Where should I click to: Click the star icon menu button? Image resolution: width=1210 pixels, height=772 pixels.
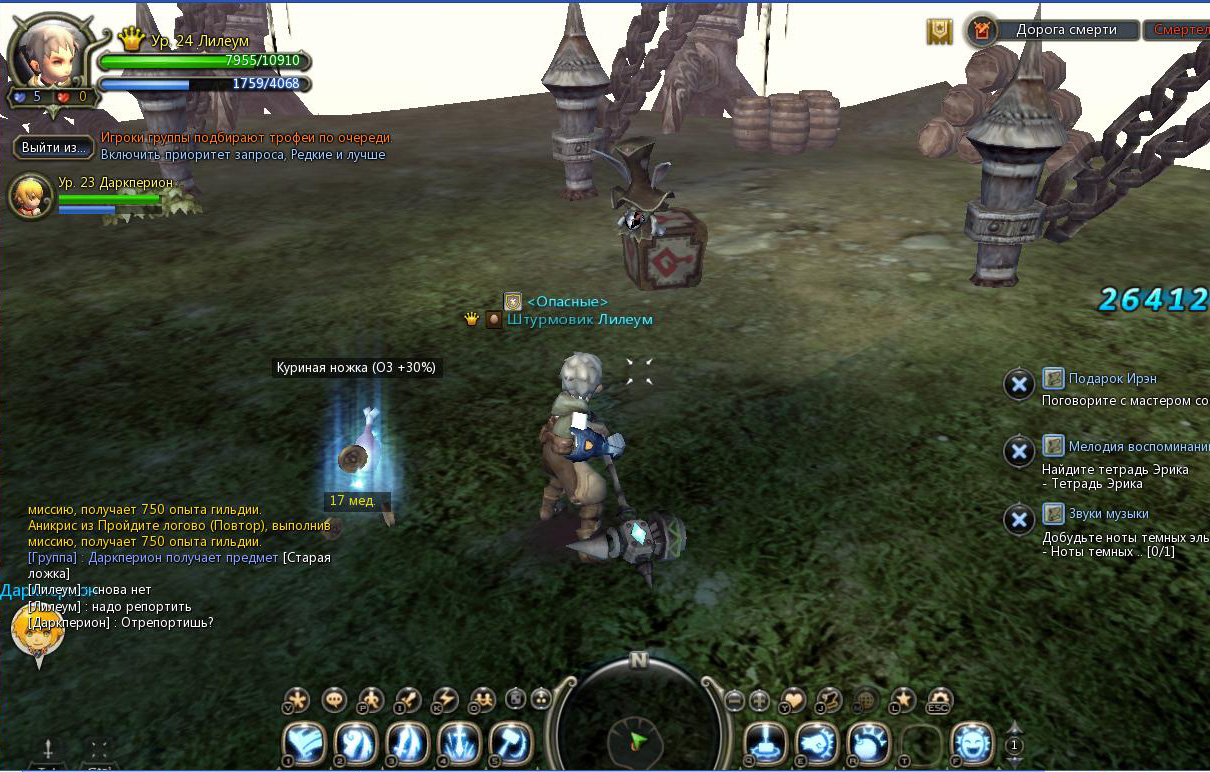pos(903,699)
